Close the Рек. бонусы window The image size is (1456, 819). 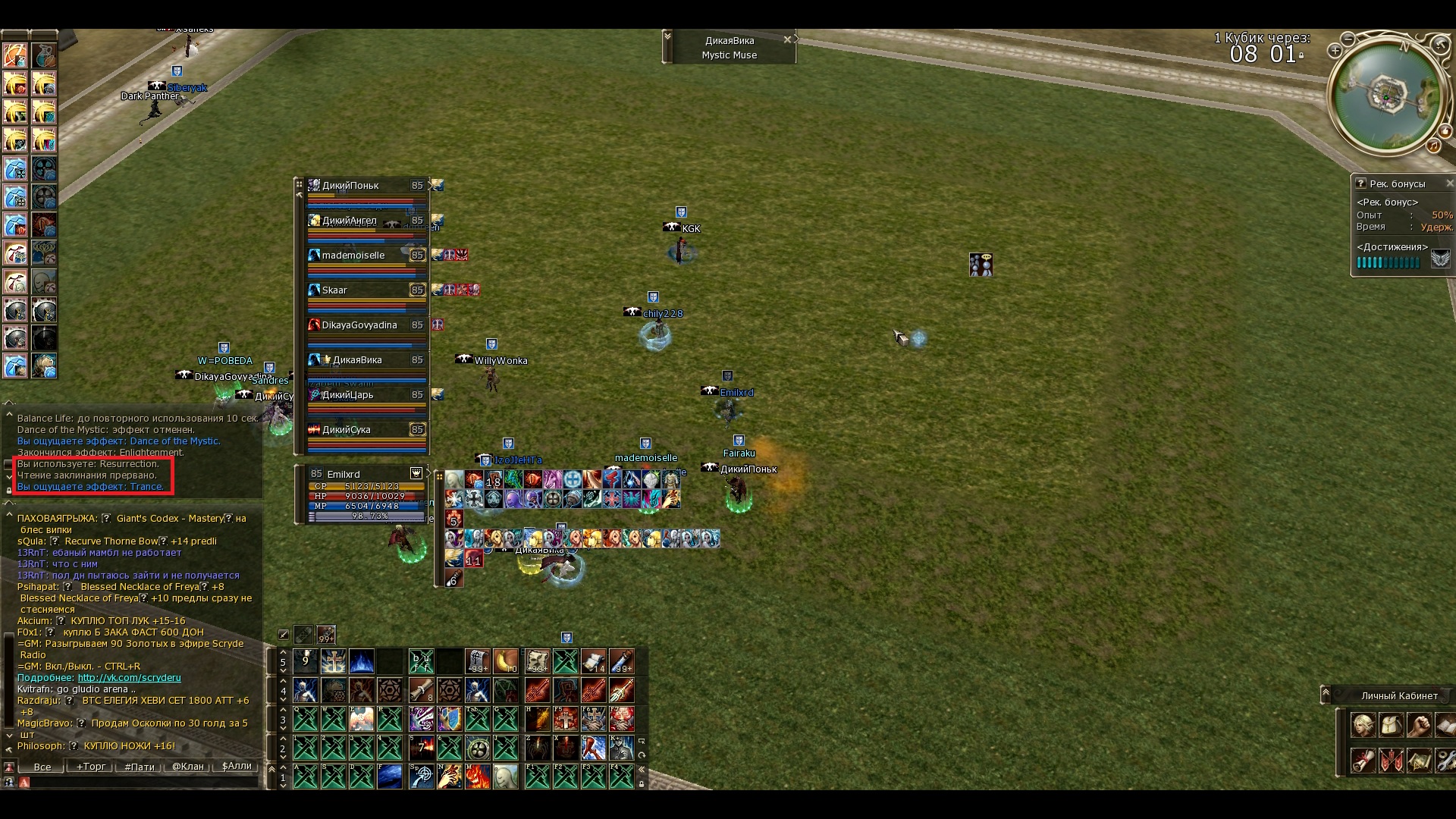coord(1449,184)
